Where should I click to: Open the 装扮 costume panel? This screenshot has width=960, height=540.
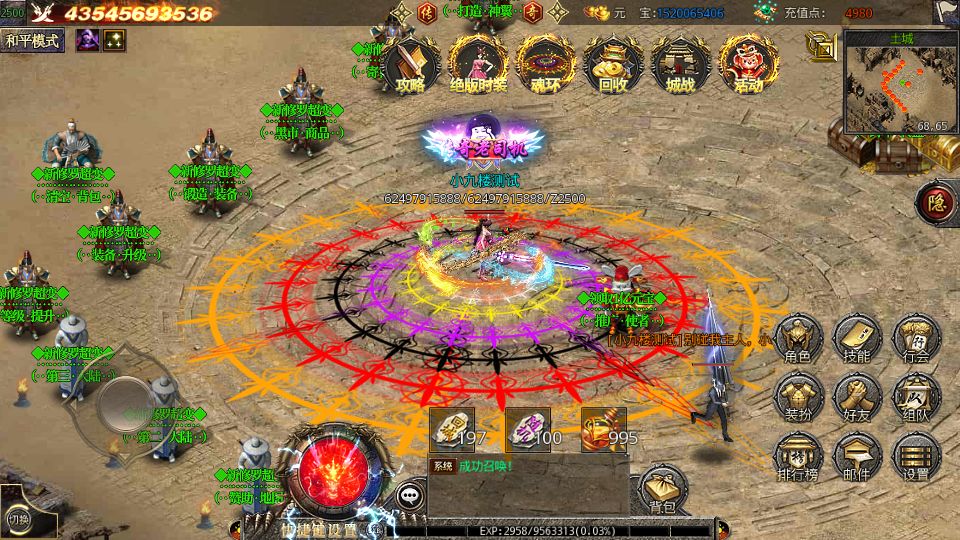pos(798,397)
